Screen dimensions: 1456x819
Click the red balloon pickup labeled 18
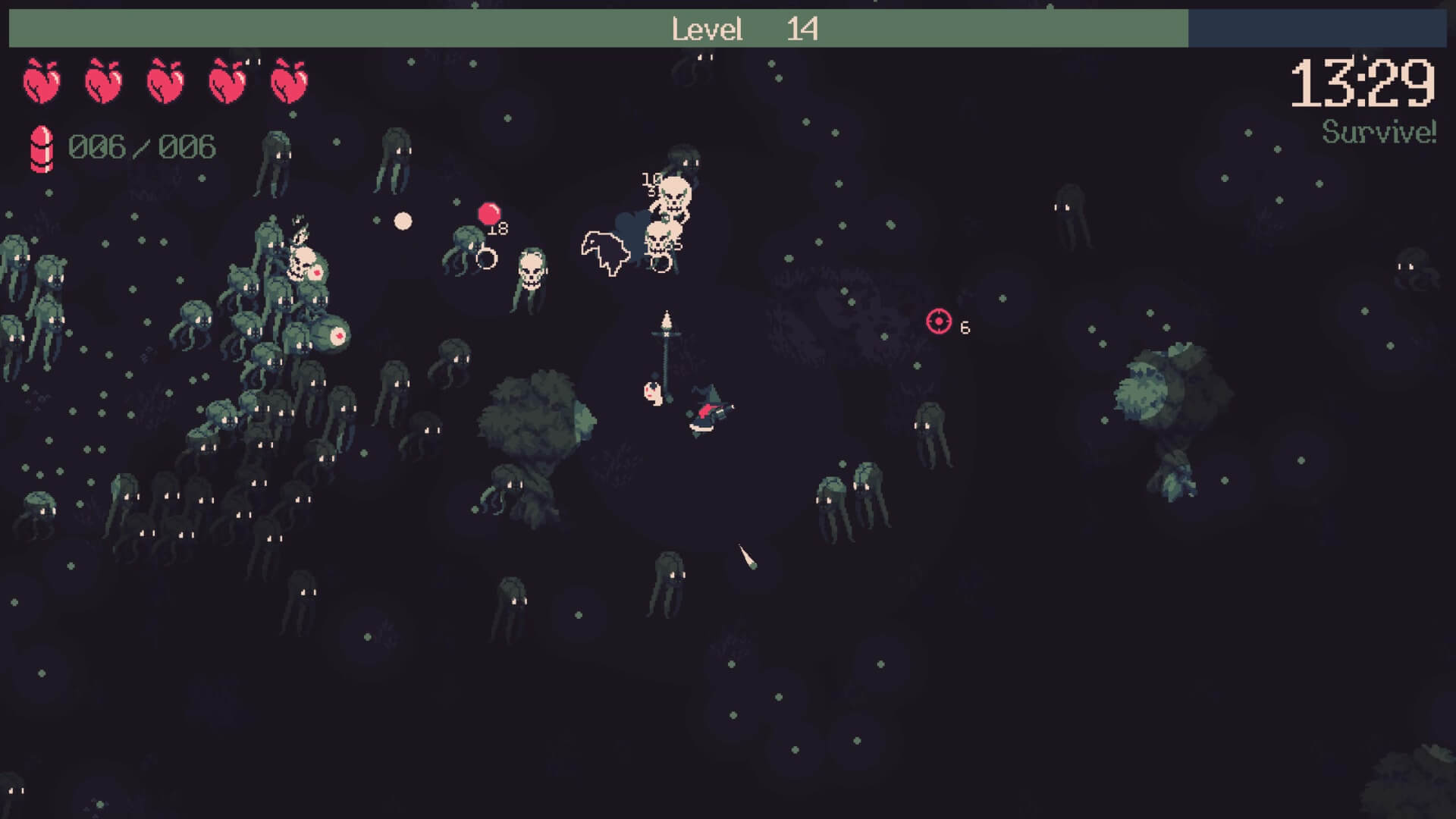(x=490, y=212)
